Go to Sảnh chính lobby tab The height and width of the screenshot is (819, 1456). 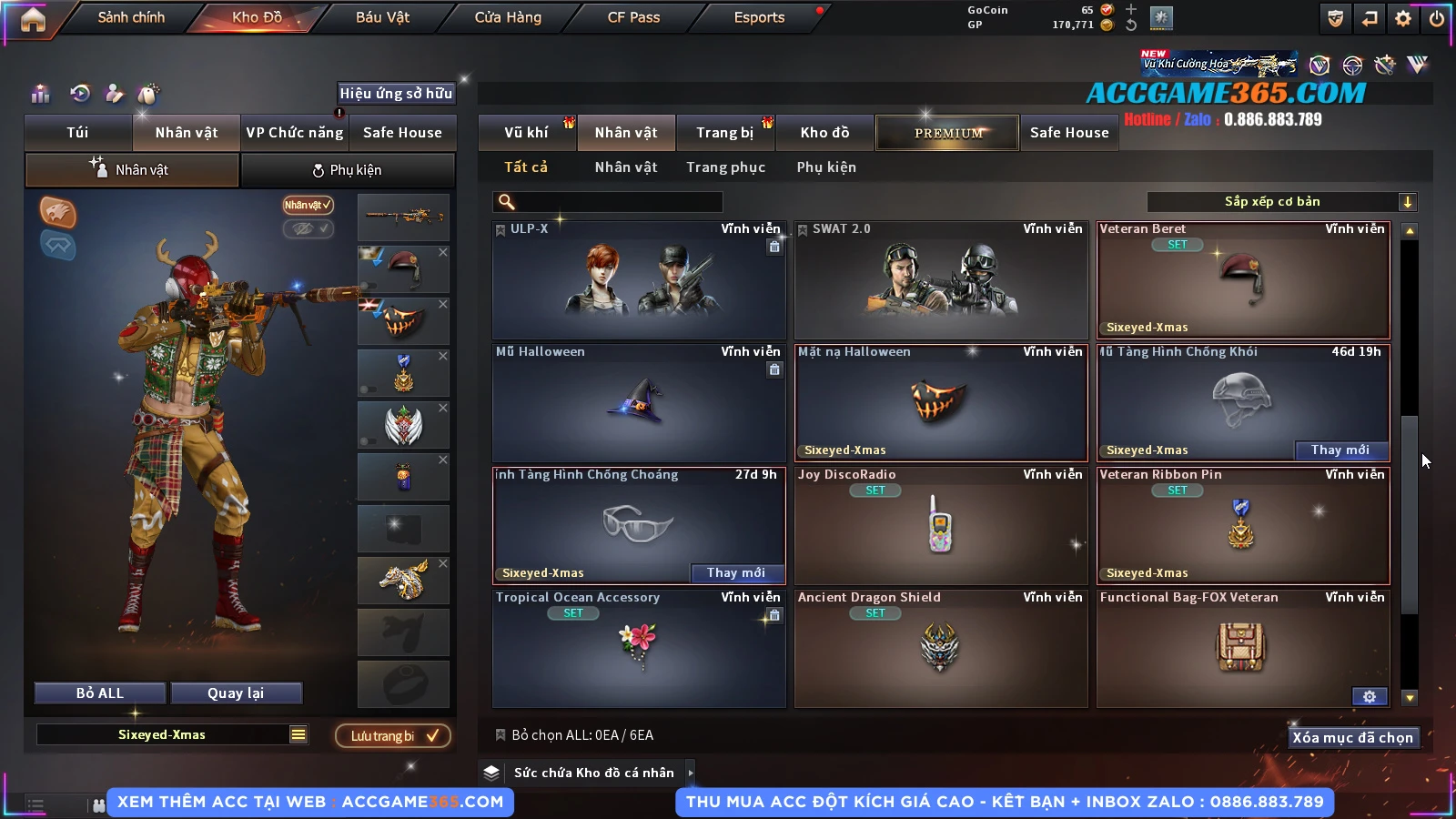(x=131, y=17)
